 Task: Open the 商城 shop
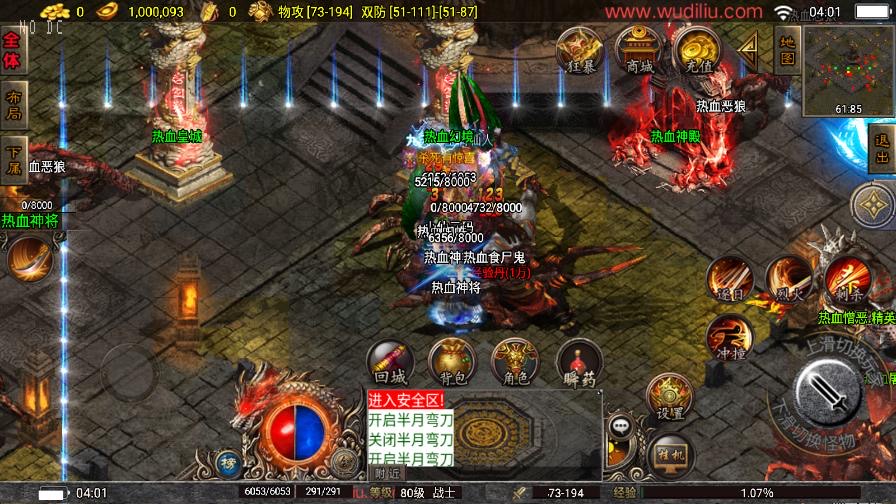638,49
